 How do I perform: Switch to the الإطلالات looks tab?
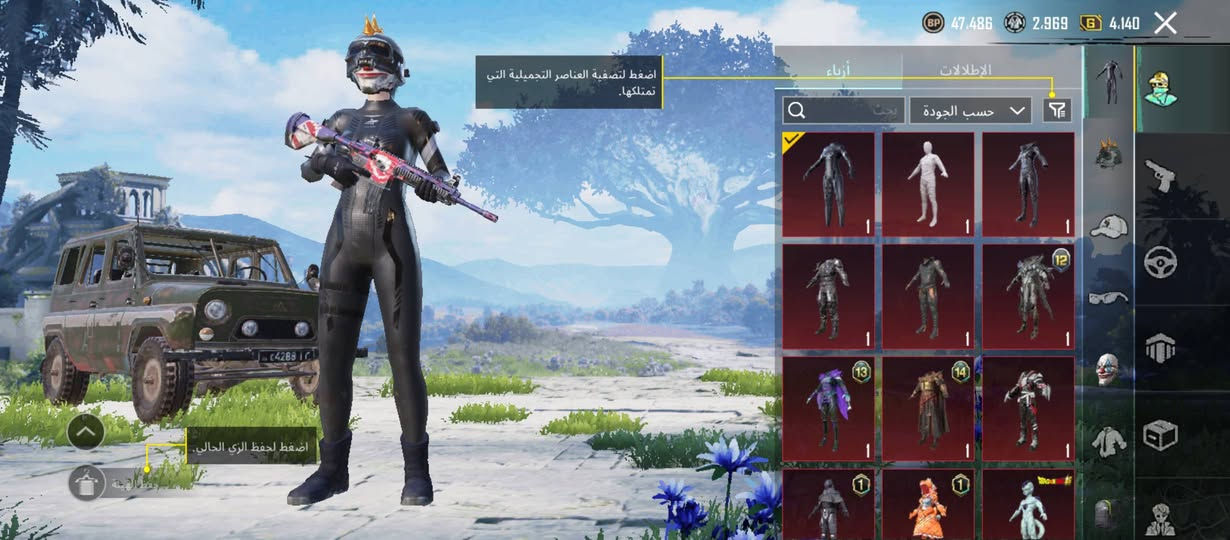964,71
